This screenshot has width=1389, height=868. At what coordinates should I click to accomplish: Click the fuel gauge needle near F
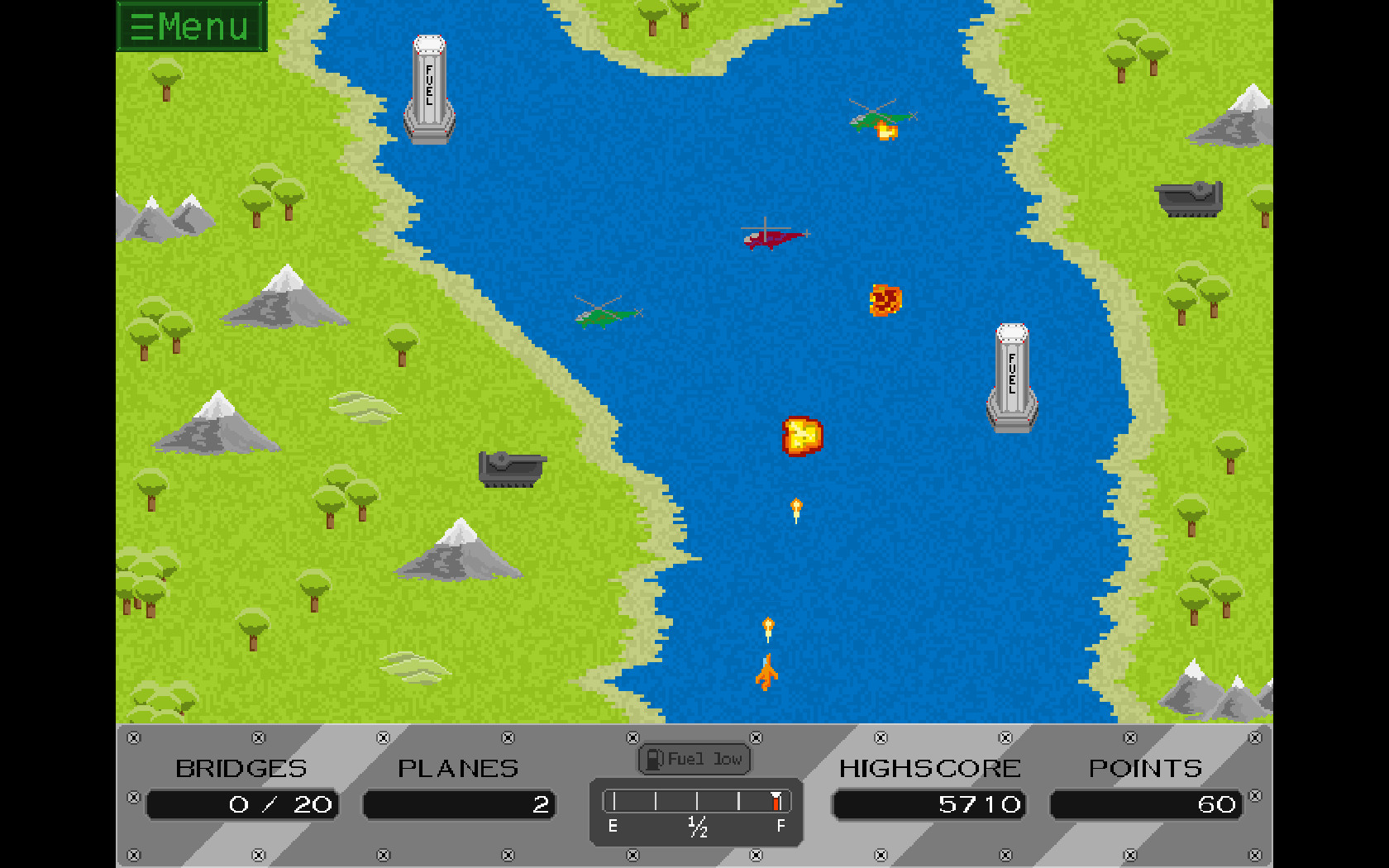776,800
